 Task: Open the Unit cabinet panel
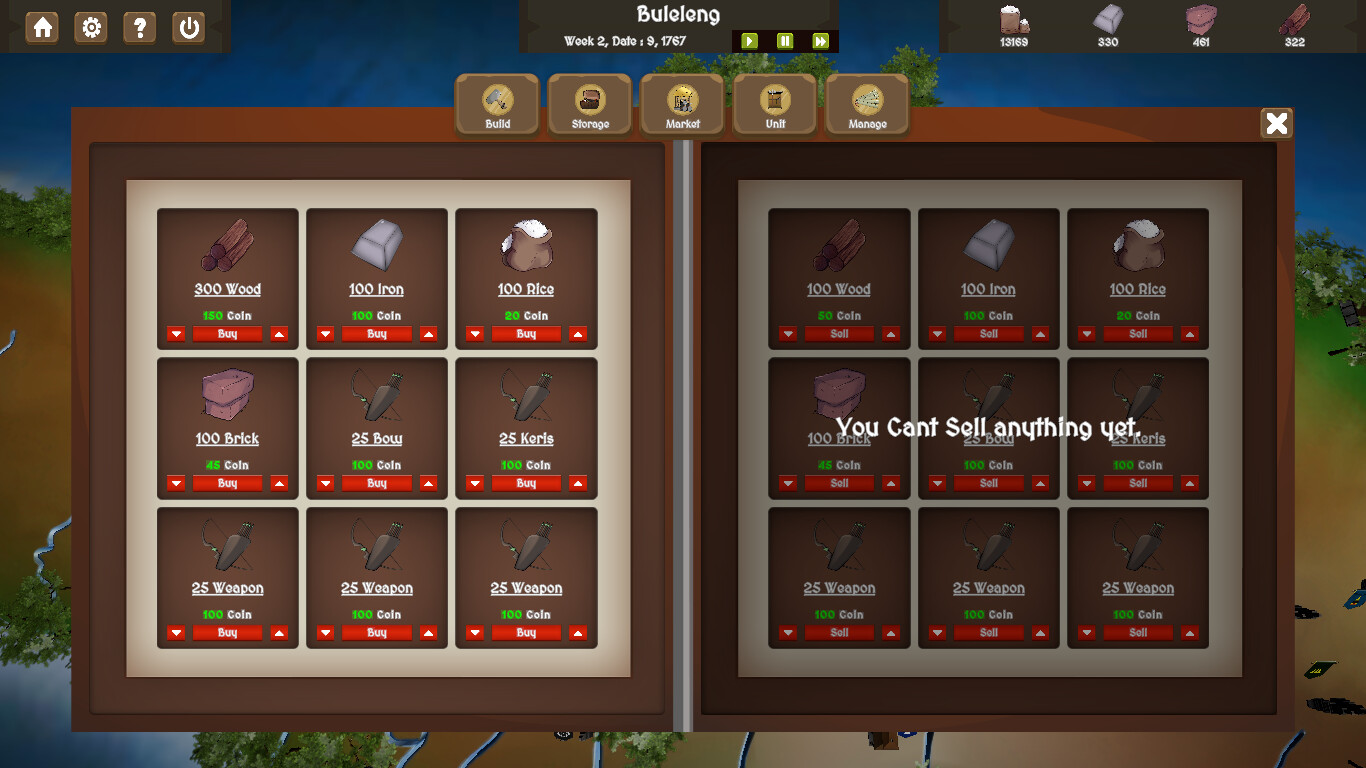click(x=774, y=103)
